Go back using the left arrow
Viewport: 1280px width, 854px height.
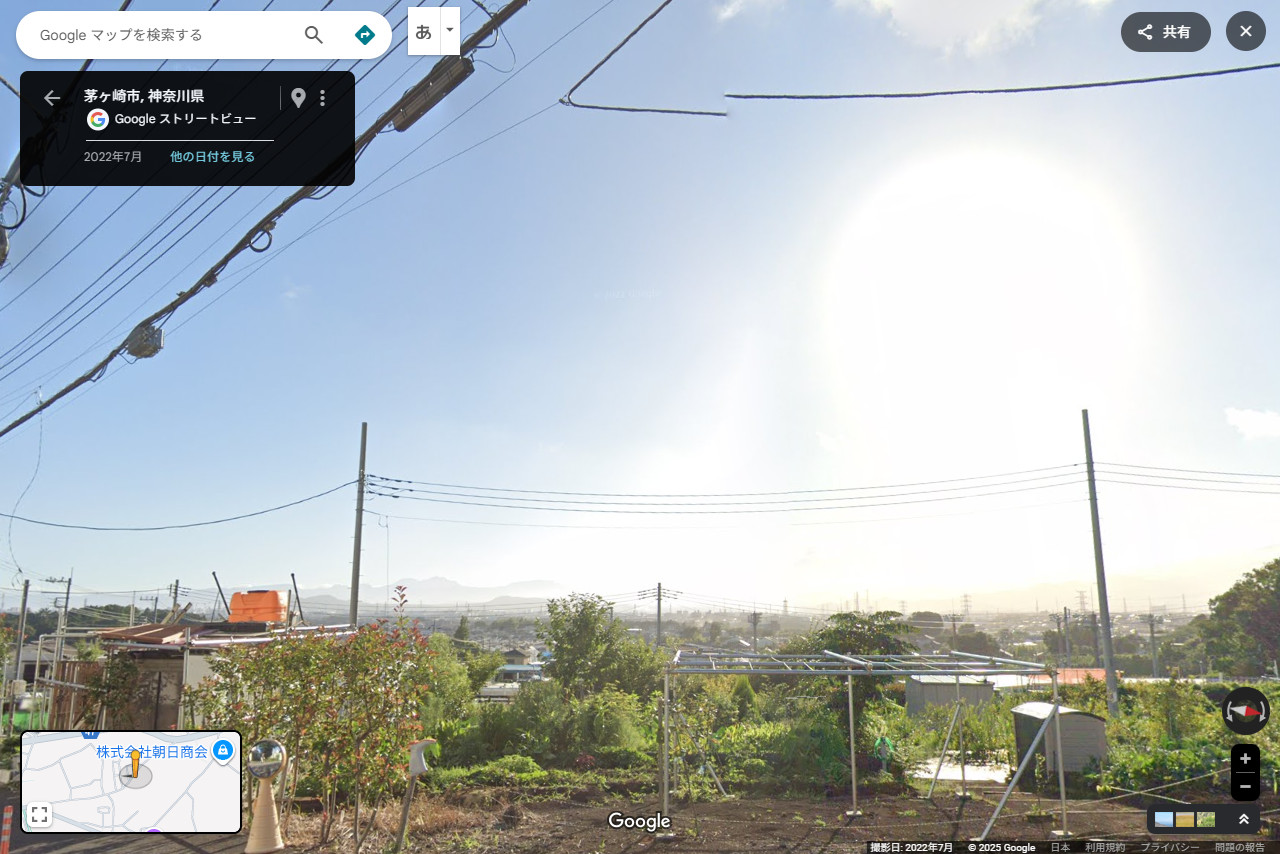click(x=52, y=98)
